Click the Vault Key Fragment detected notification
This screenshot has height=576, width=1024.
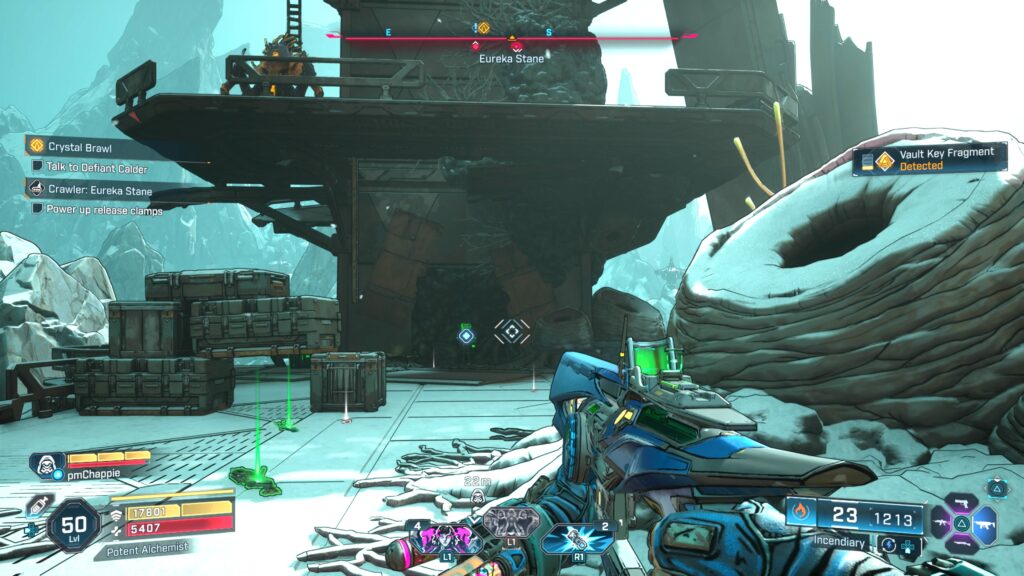pyautogui.click(x=930, y=159)
